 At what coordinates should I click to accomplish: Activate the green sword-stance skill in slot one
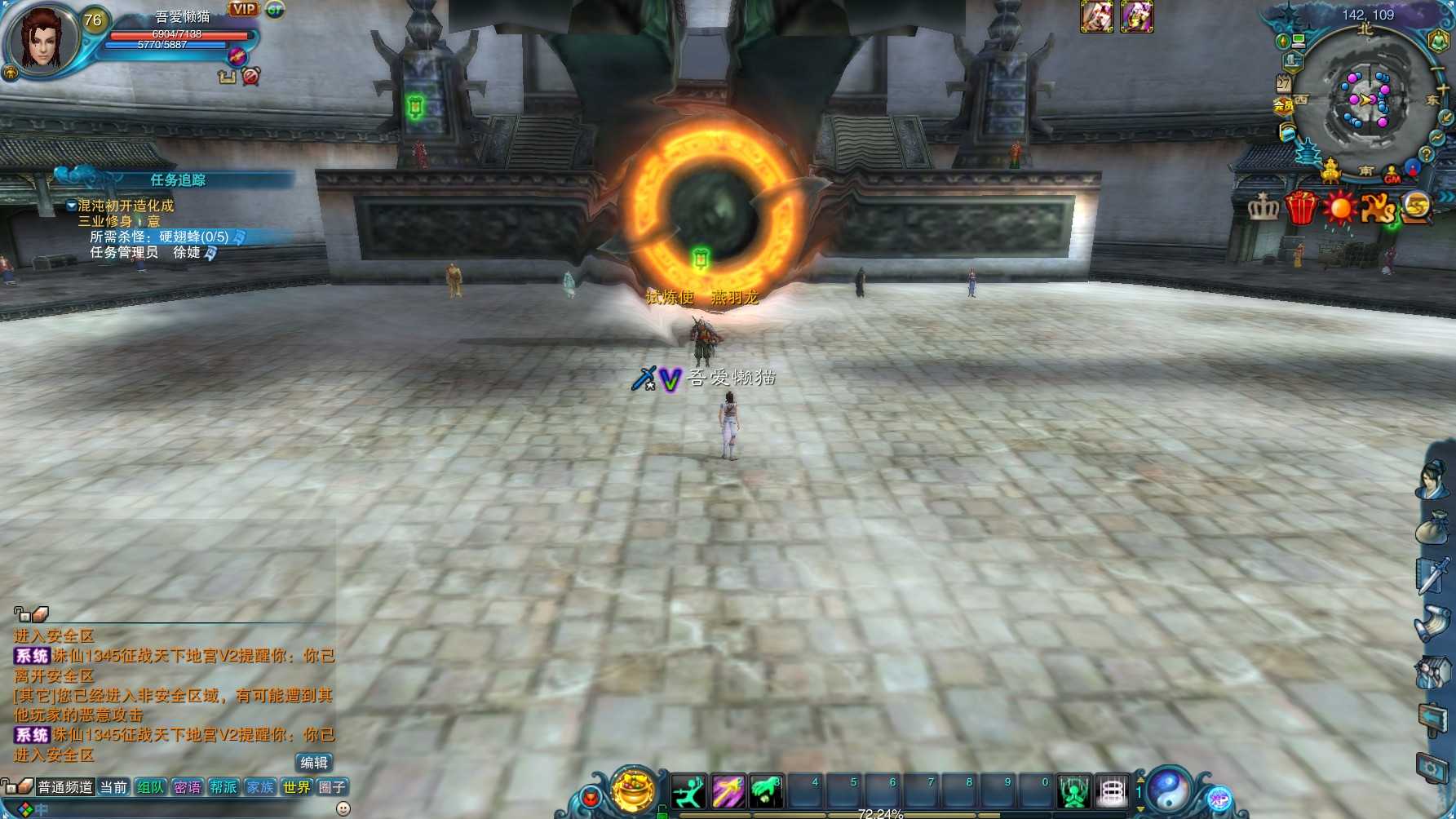(x=689, y=791)
